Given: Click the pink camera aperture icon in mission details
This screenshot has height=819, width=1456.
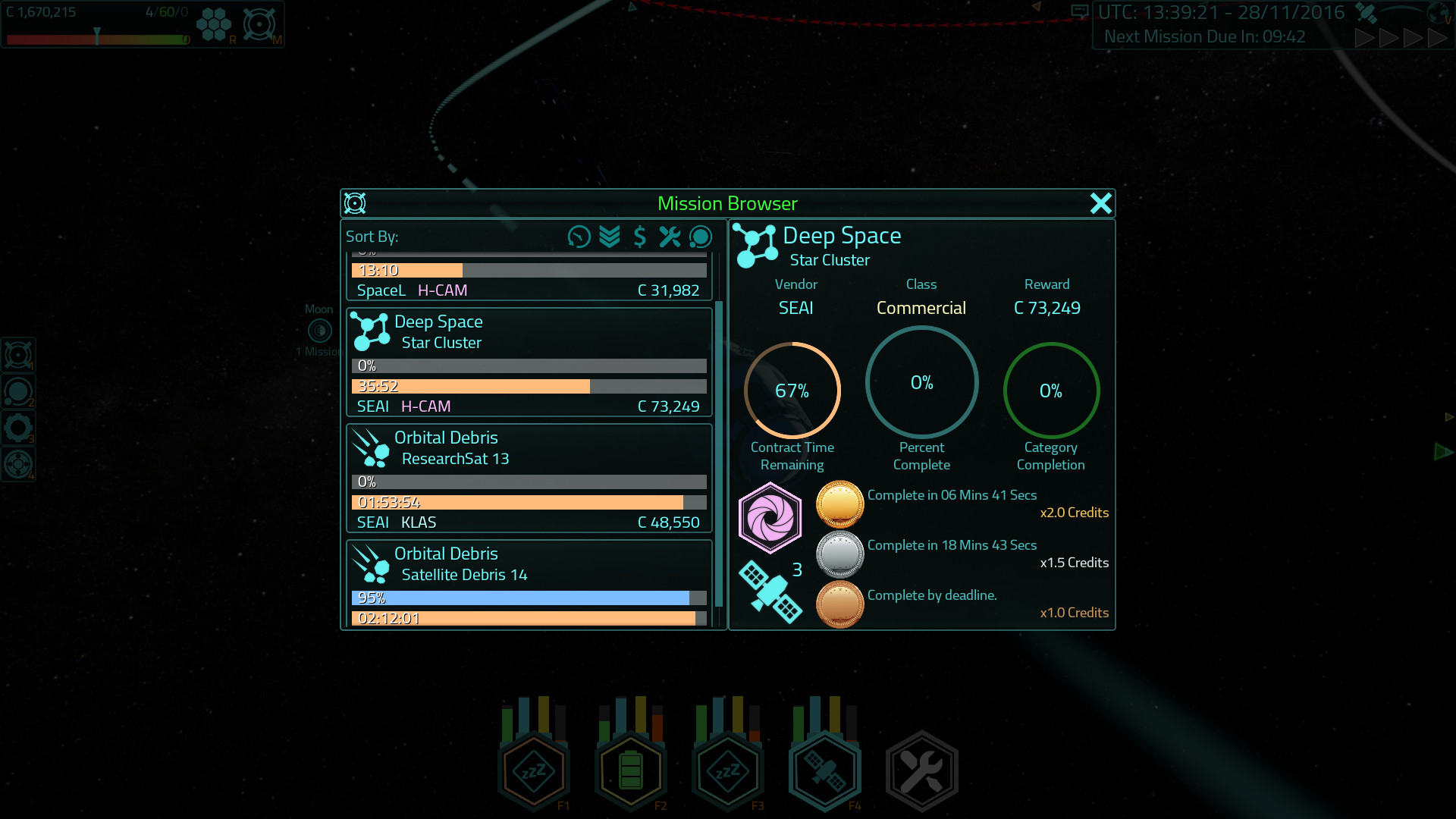Looking at the screenshot, I should click(x=771, y=516).
